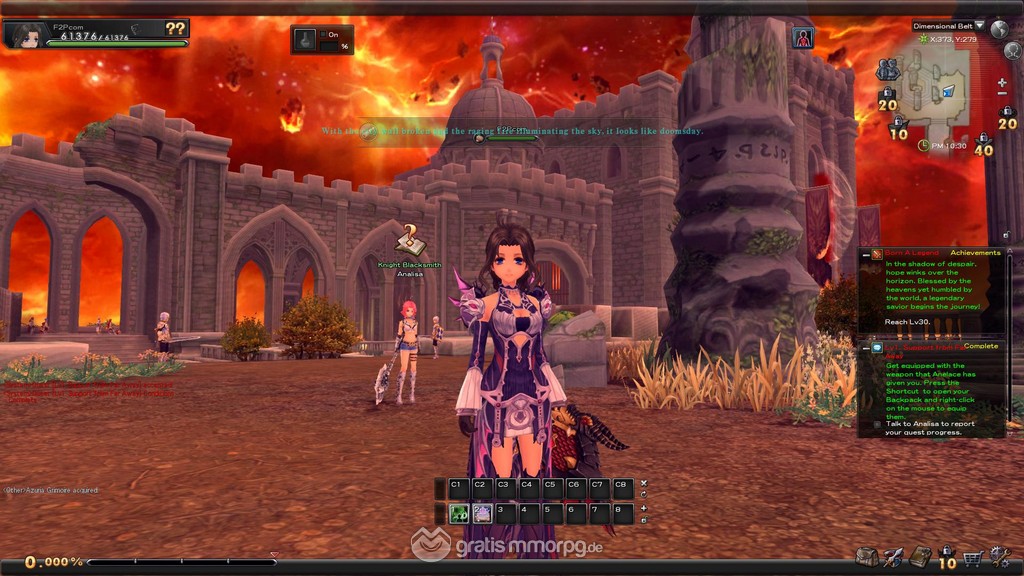The image size is (1024, 576).
Task: Toggle the hotbar lock icon
Action: click(x=643, y=520)
